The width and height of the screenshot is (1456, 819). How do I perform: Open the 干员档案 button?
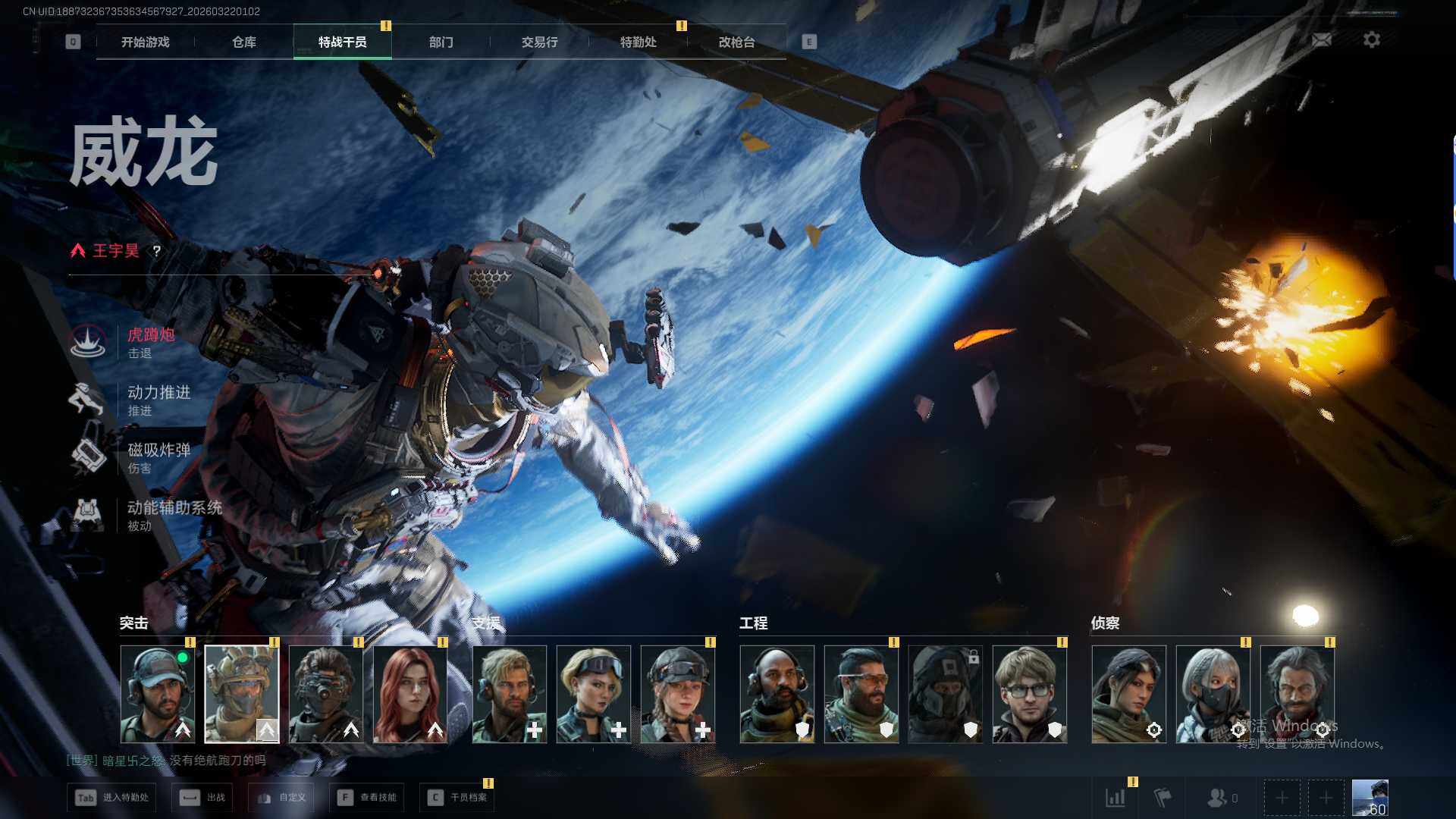(x=457, y=798)
